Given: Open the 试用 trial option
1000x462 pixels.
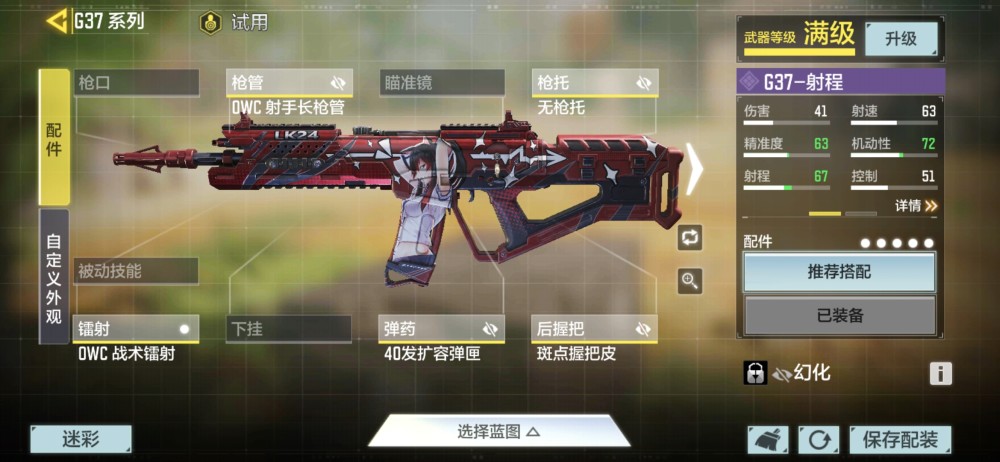Looking at the screenshot, I should 236,22.
